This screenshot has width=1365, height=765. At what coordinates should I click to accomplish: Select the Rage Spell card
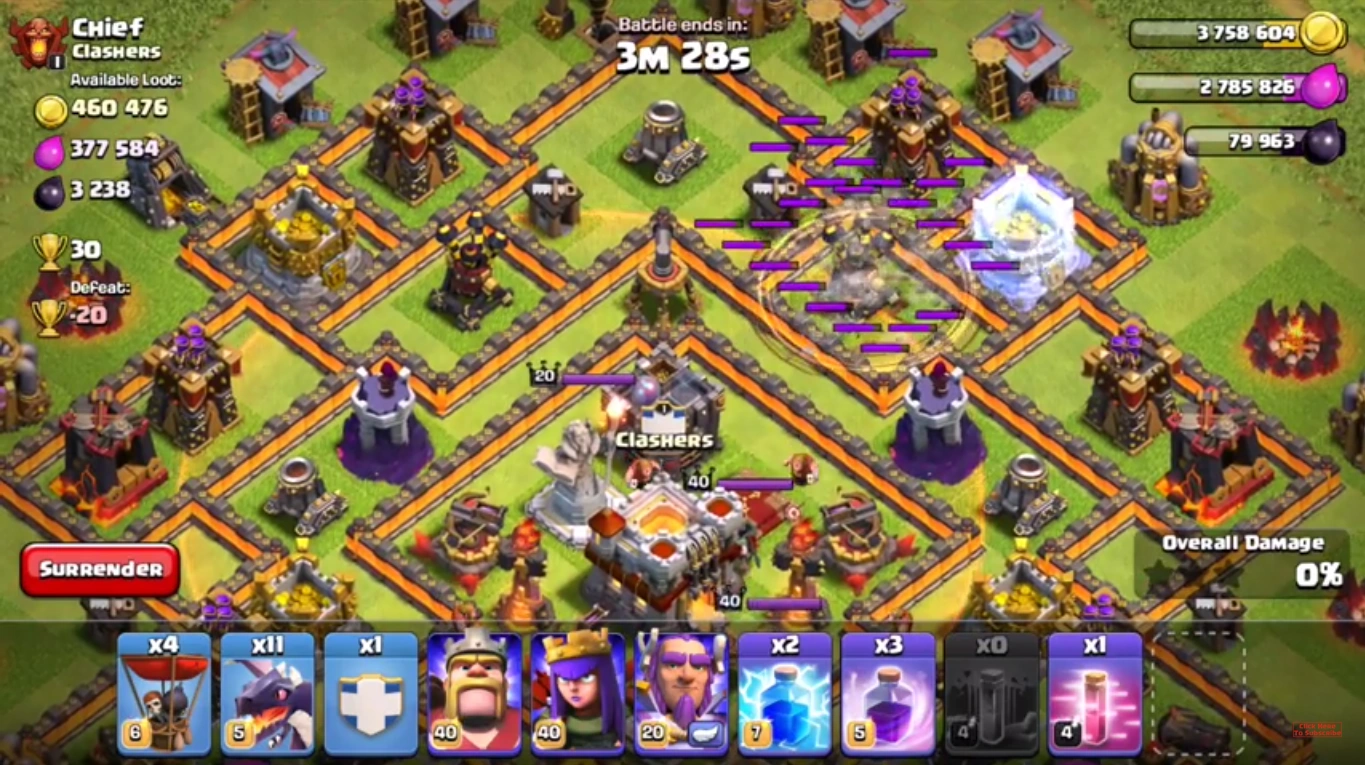pyautogui.click(x=890, y=693)
